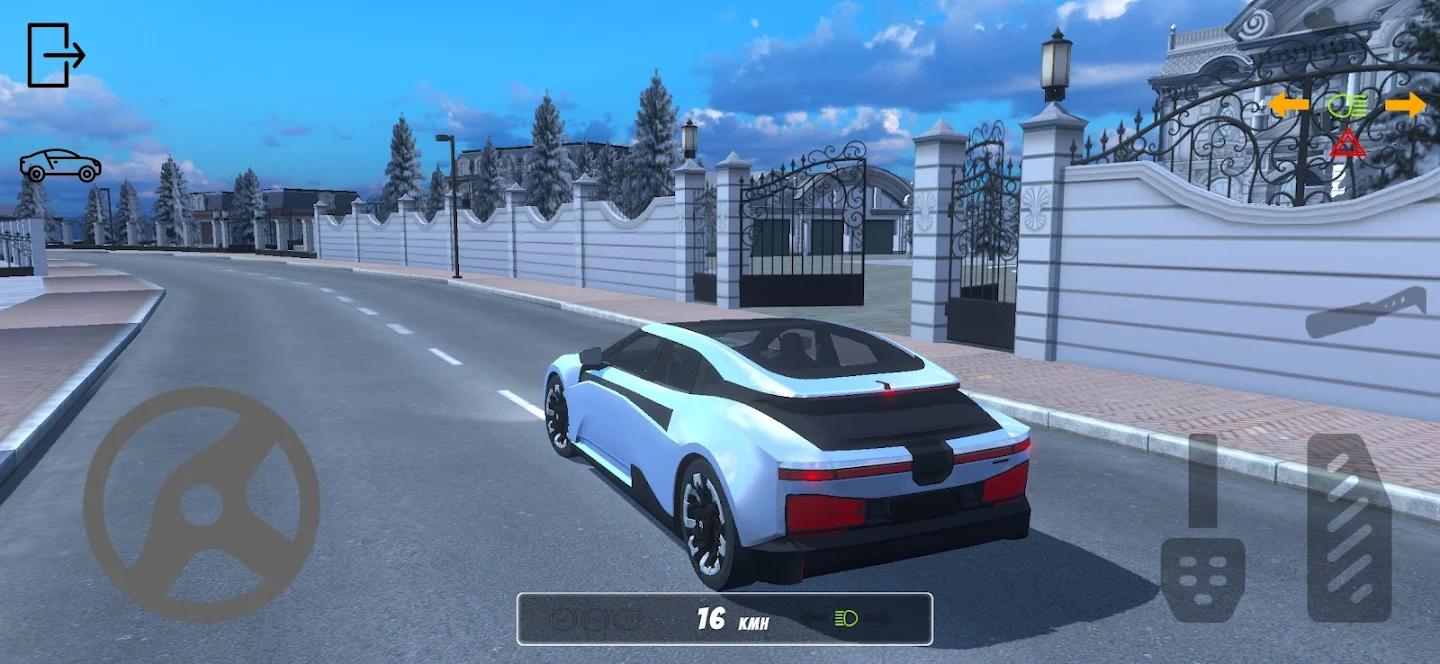Activate the right turn signal arrow
The image size is (1440, 664).
click(1406, 105)
